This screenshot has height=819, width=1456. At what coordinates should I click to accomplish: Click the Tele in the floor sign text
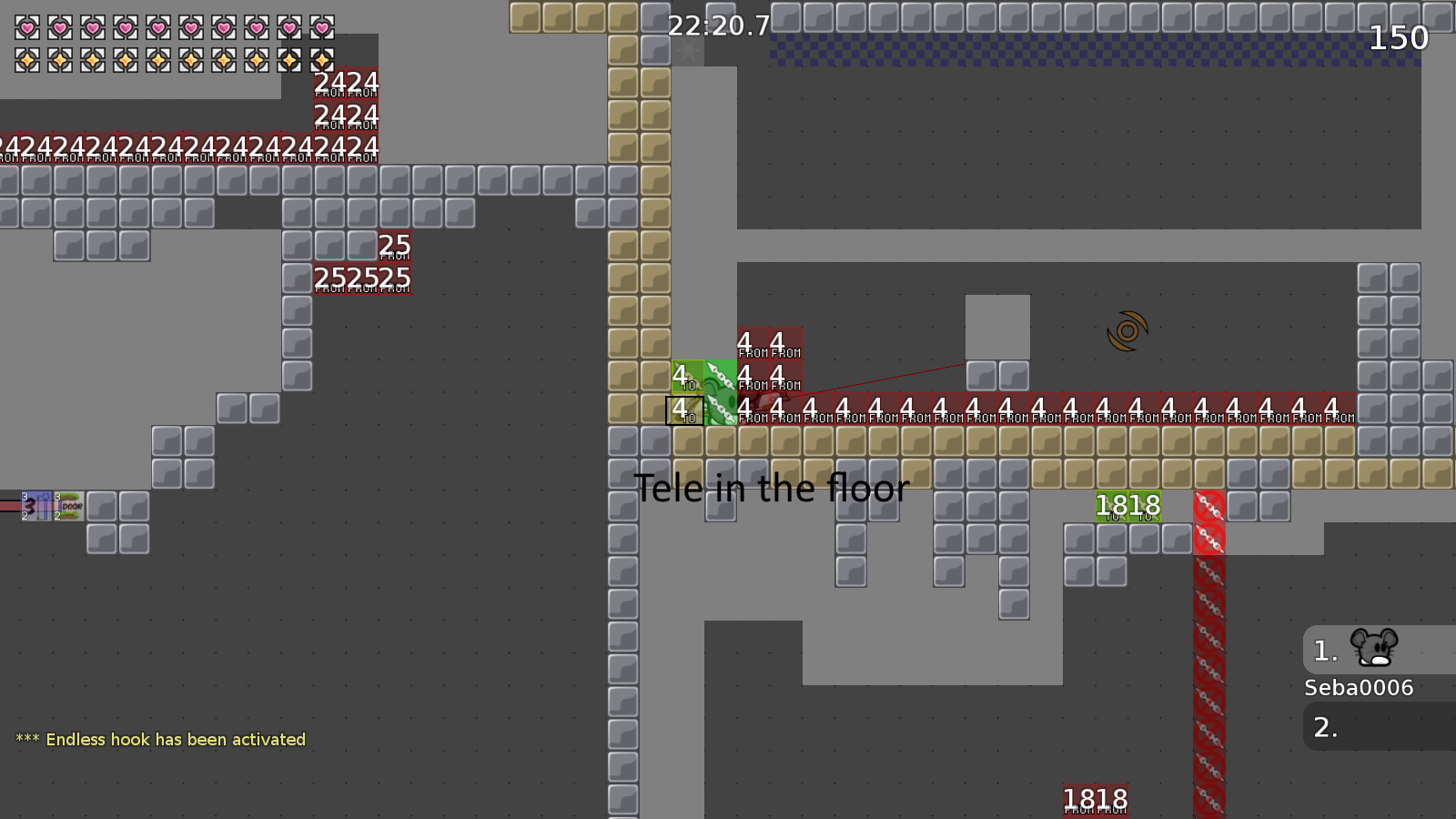tap(773, 488)
